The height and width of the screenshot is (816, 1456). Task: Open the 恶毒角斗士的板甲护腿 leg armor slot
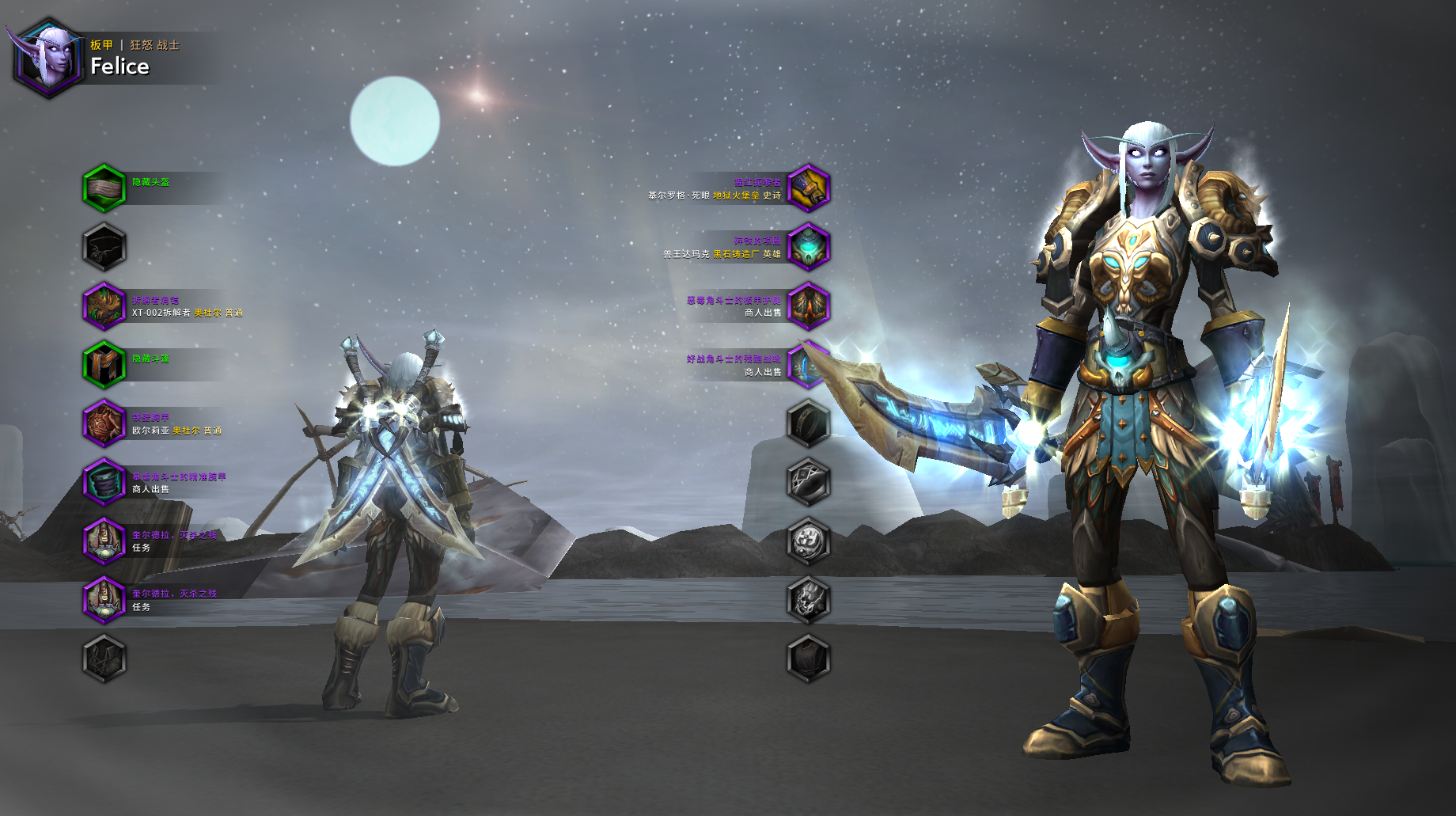[808, 306]
